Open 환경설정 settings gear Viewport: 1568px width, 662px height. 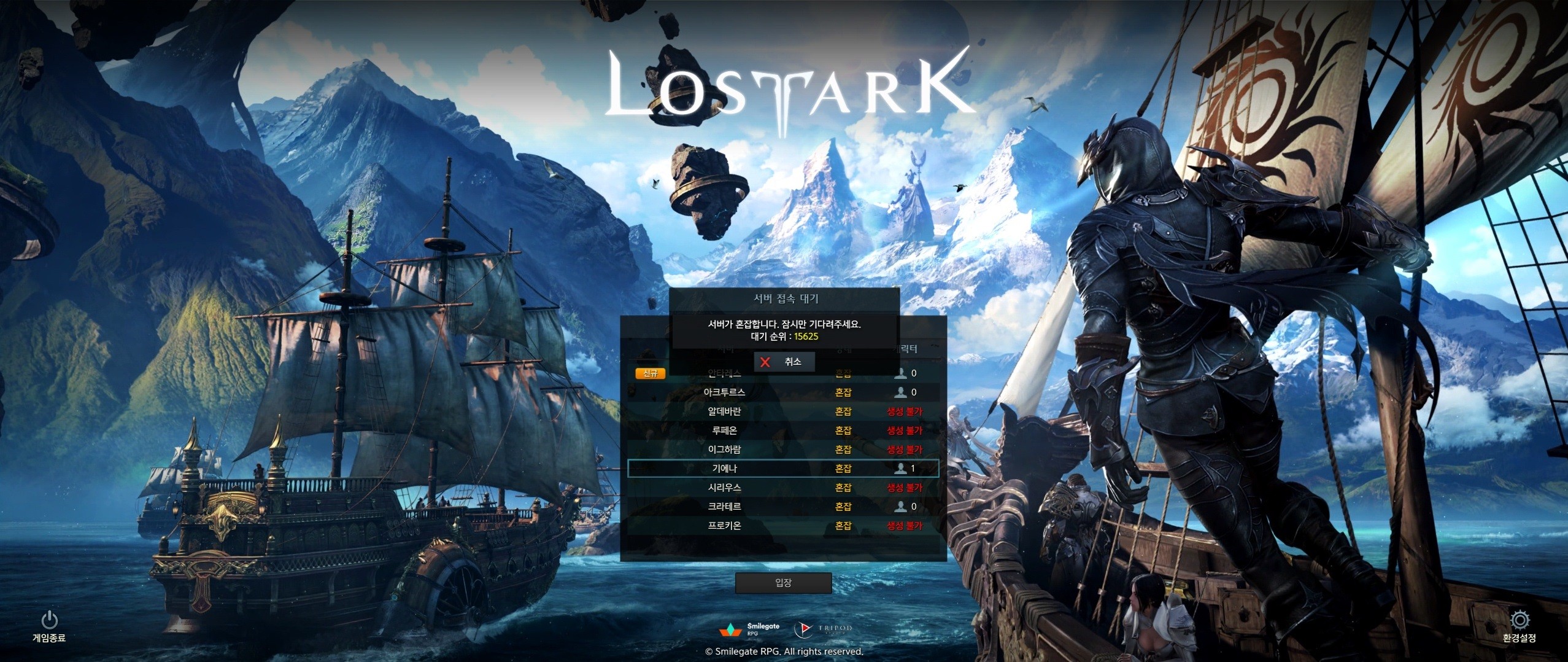1519,626
